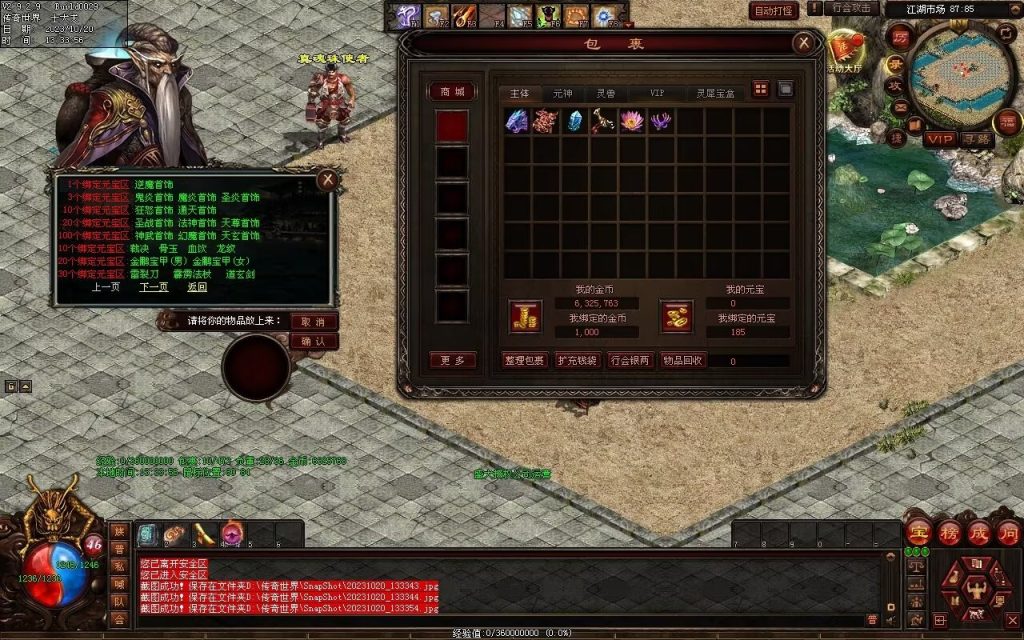This screenshot has width=1024, height=640.
Task: Activate the 寻路 pathfinding button
Action: pos(975,138)
